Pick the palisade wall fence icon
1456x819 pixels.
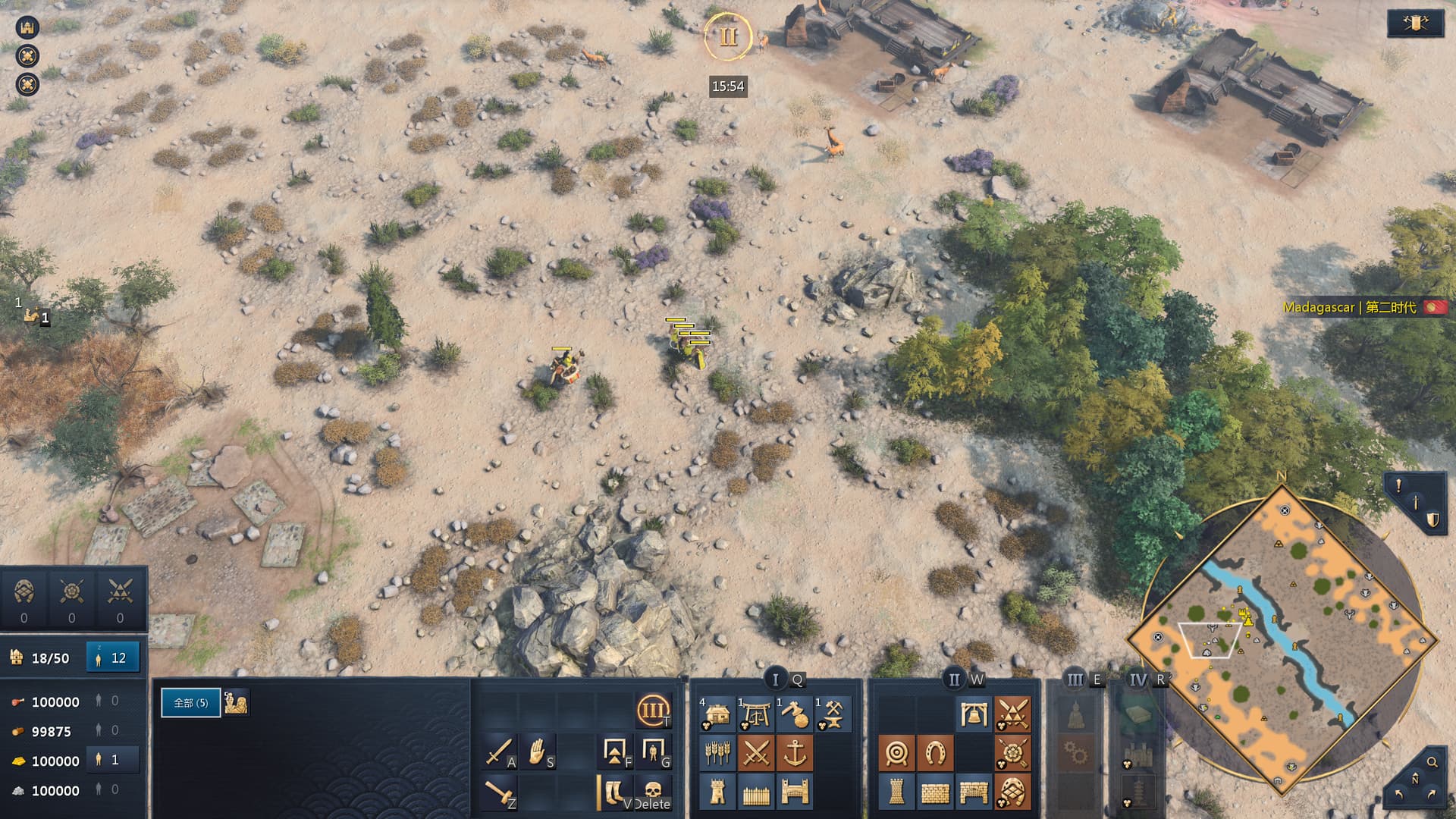756,792
